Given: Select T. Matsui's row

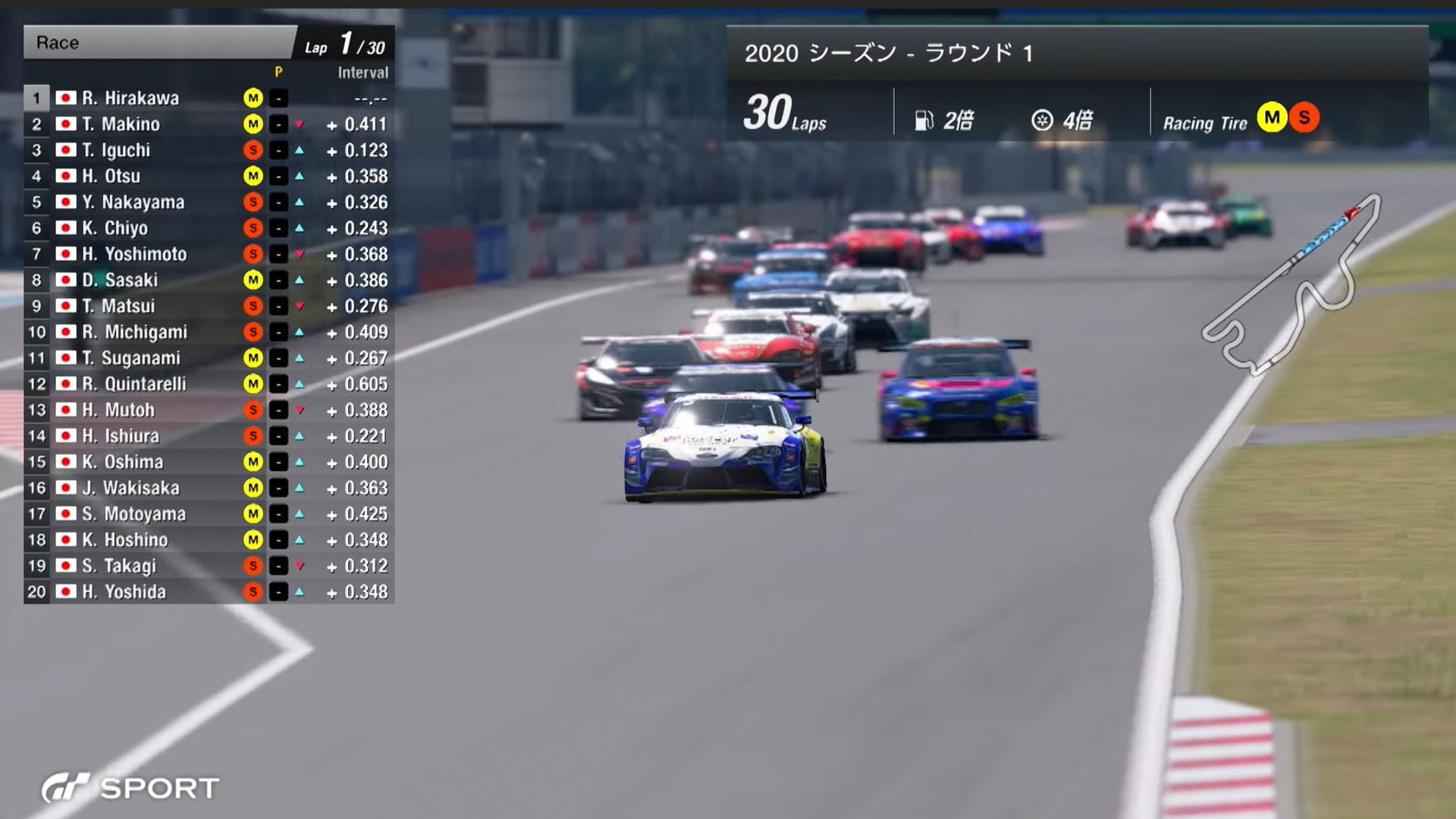Looking at the screenshot, I should [118, 306].
